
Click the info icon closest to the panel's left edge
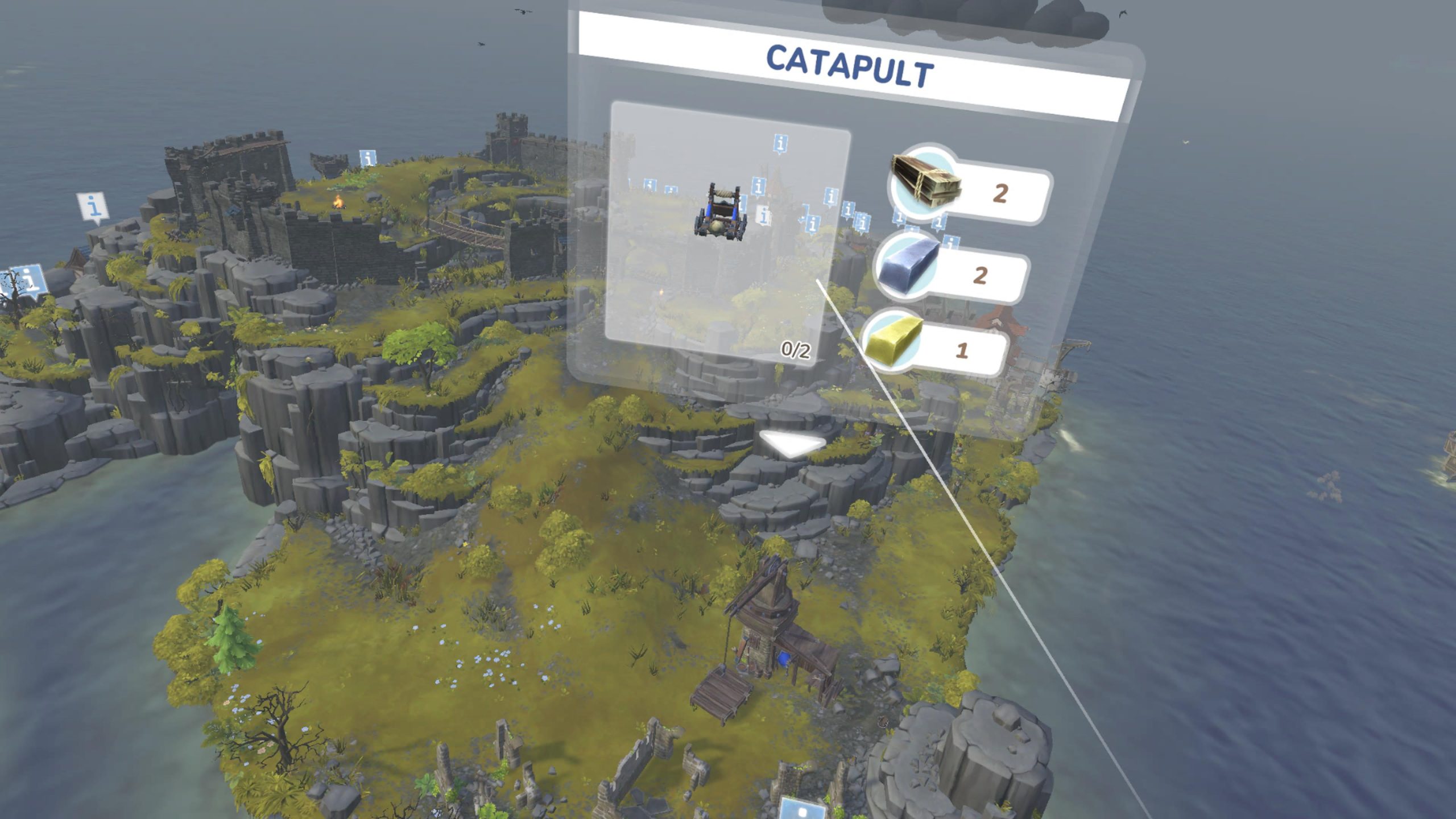coord(630,183)
